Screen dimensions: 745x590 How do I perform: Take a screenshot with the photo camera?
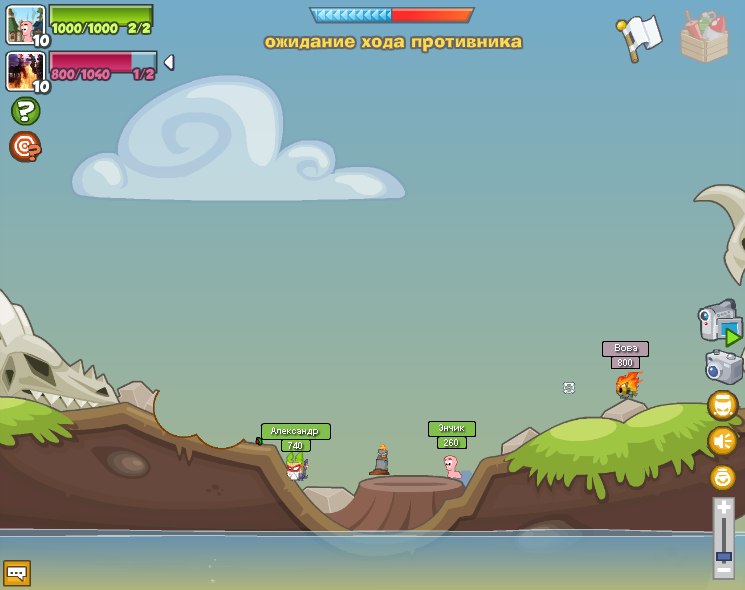click(722, 367)
